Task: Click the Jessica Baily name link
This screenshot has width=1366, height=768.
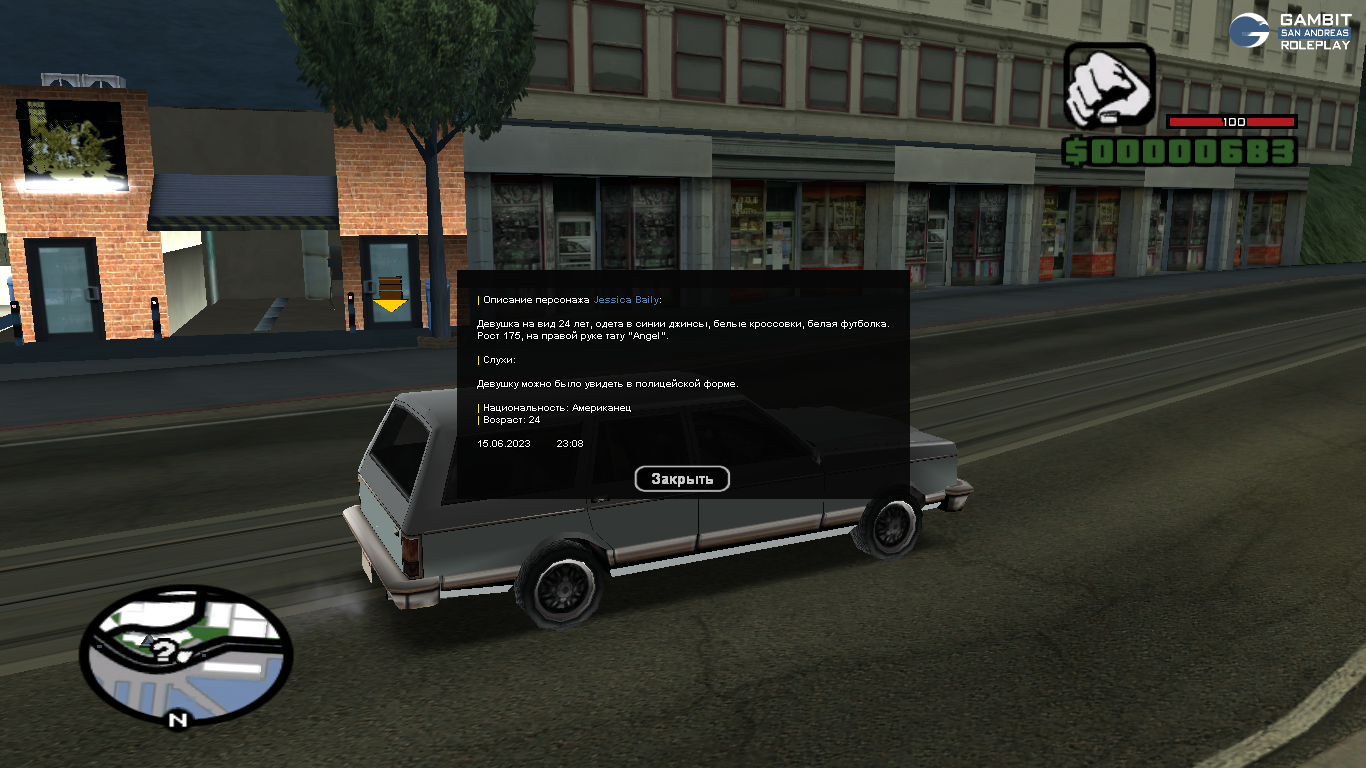Action: point(626,300)
